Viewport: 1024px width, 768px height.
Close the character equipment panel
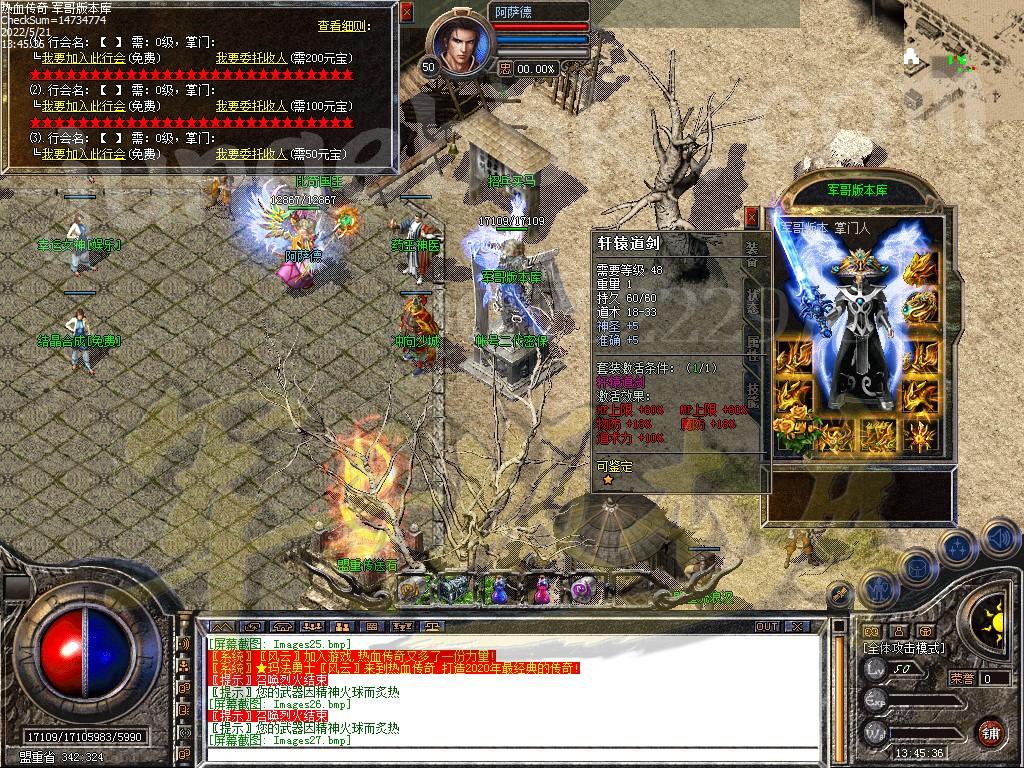click(x=752, y=215)
